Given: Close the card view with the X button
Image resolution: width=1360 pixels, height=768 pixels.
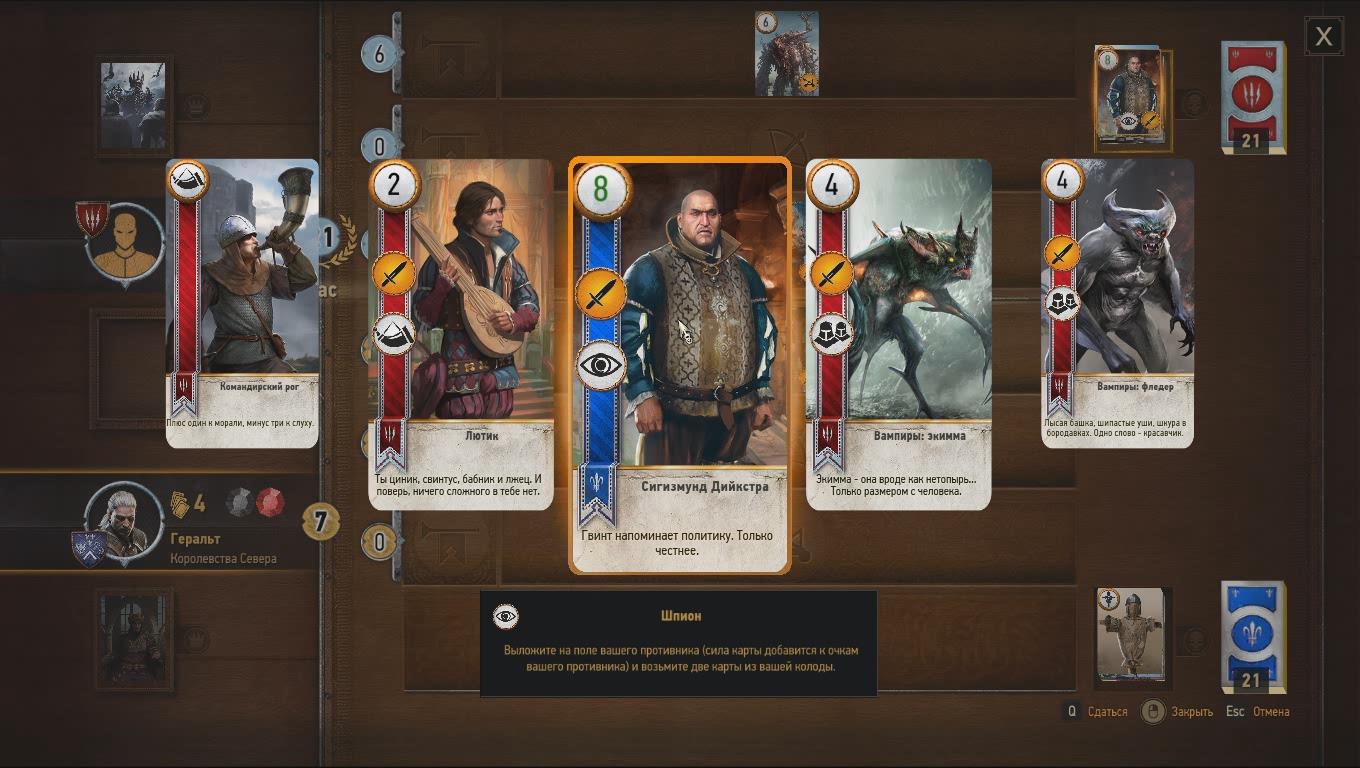Looking at the screenshot, I should coord(1324,37).
